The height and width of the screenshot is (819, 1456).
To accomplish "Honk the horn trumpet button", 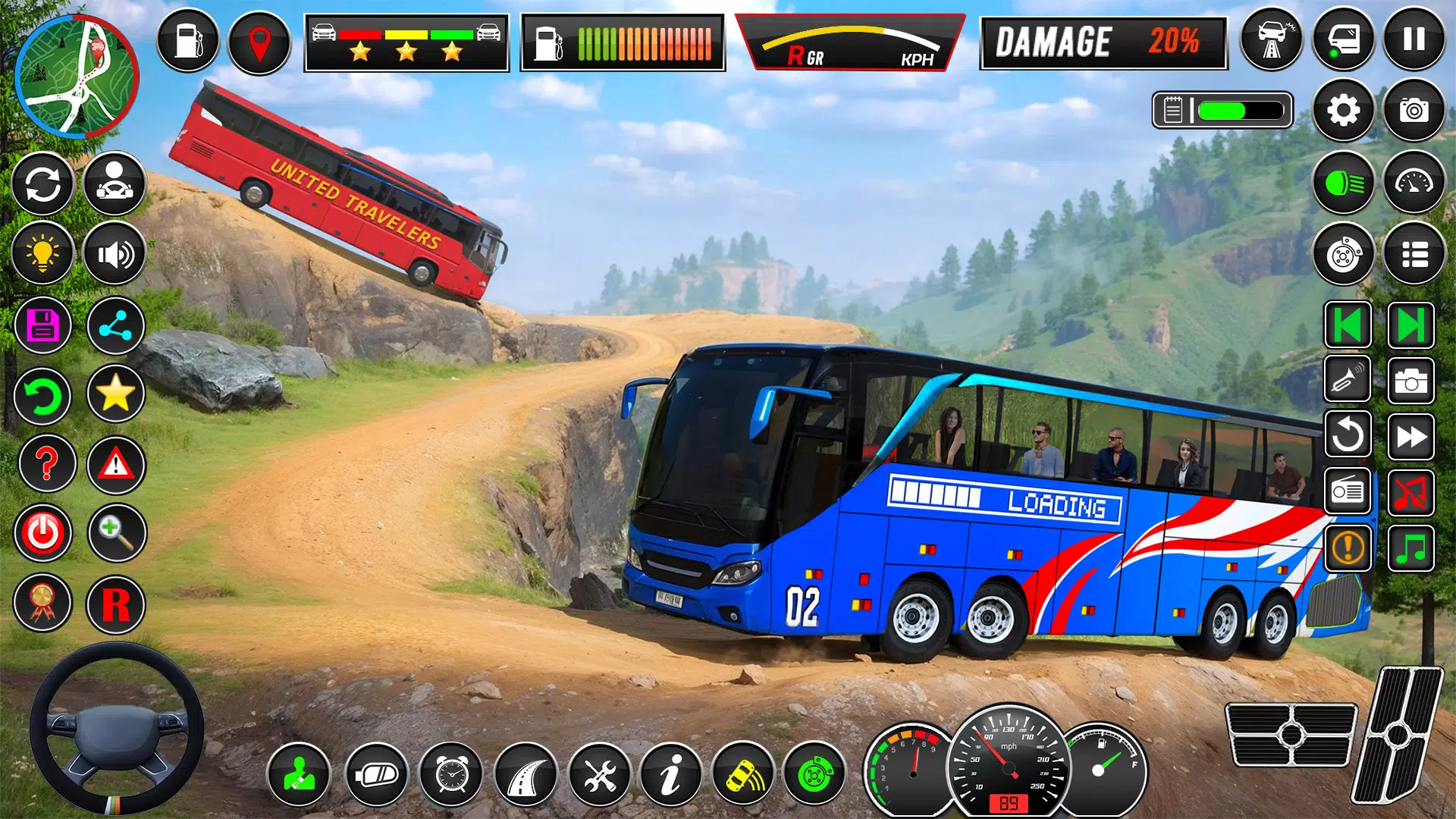I will click(x=1347, y=378).
